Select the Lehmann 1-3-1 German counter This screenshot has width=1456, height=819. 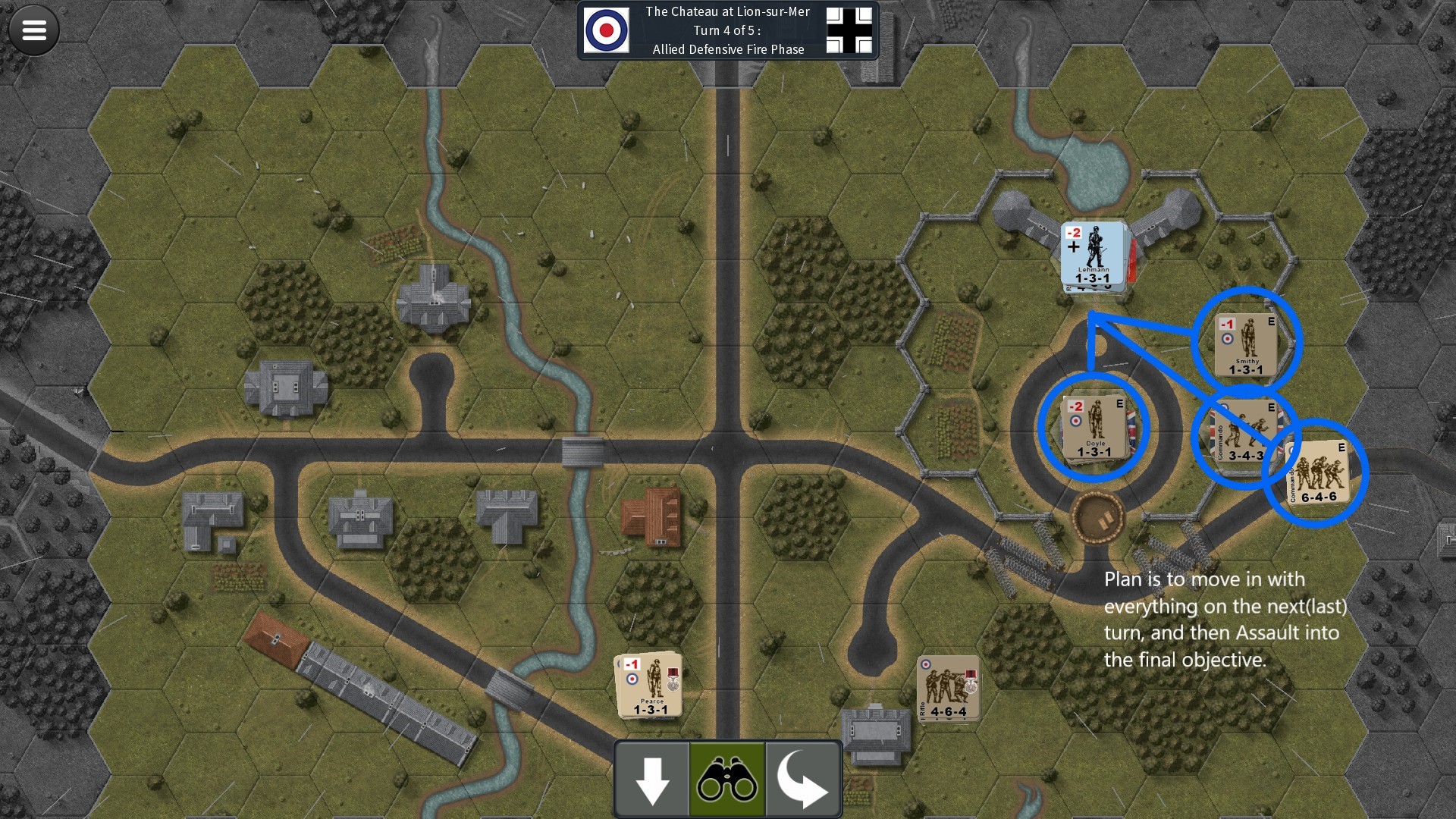tap(1092, 258)
